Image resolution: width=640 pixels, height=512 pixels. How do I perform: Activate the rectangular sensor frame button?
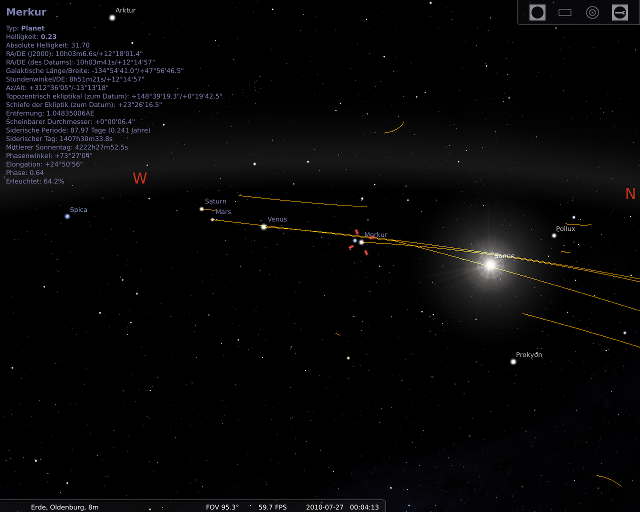click(565, 12)
